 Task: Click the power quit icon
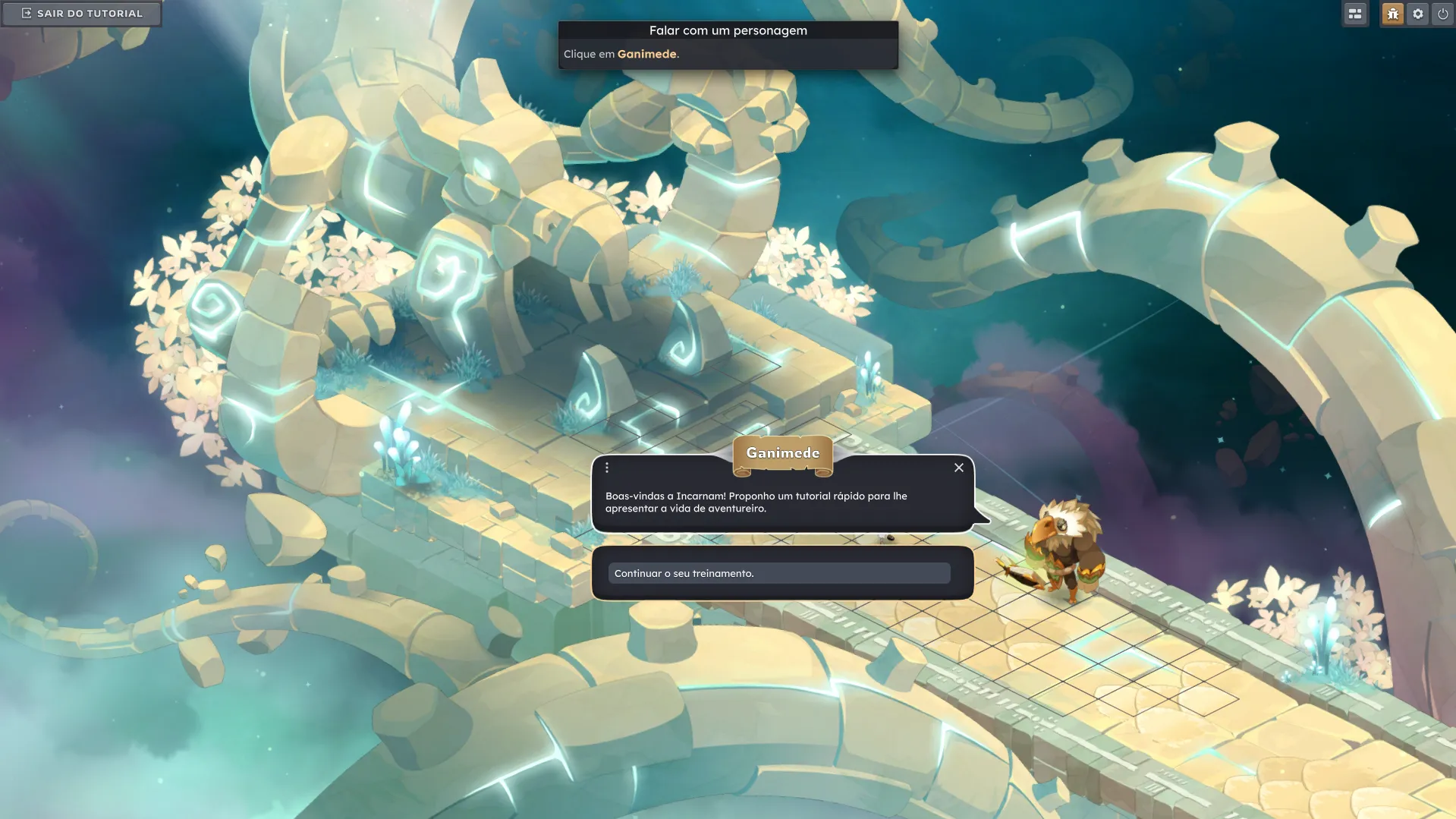(x=1442, y=14)
